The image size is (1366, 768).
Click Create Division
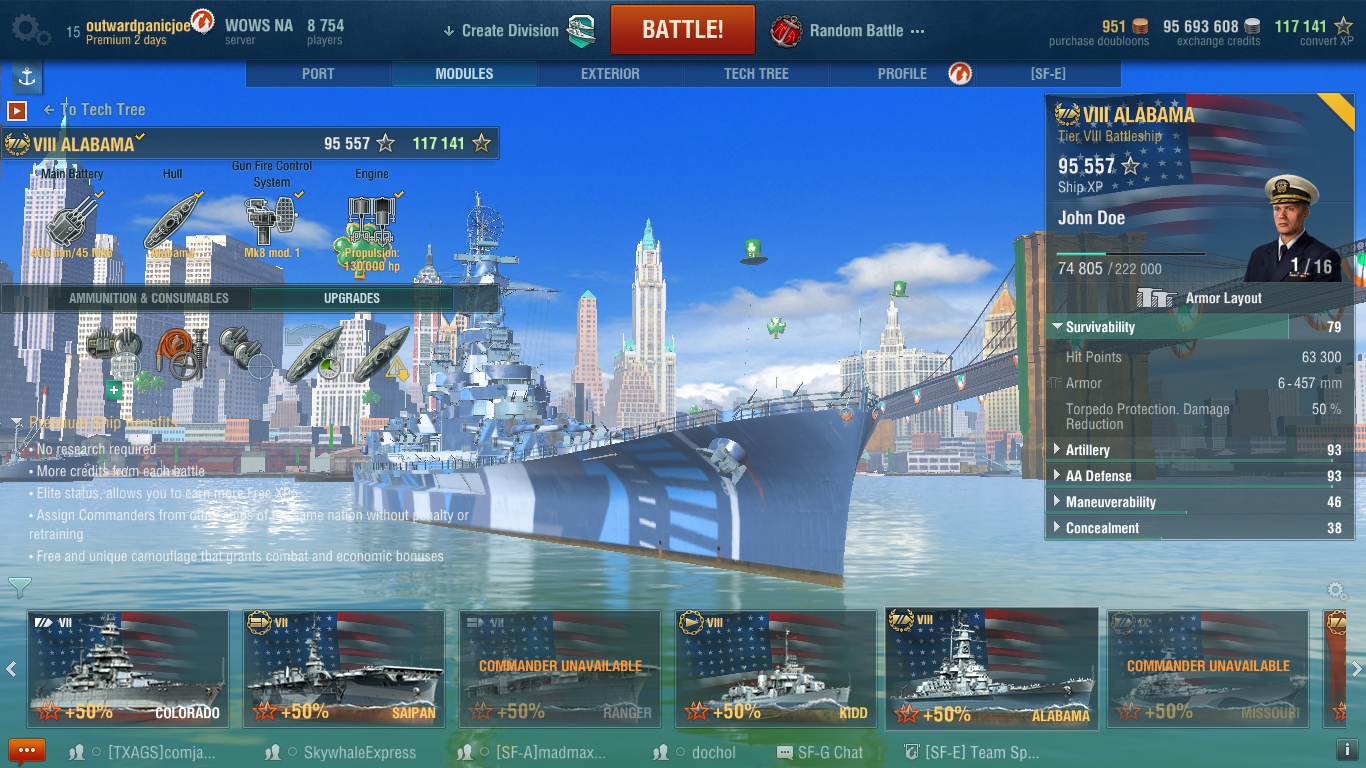tap(509, 31)
